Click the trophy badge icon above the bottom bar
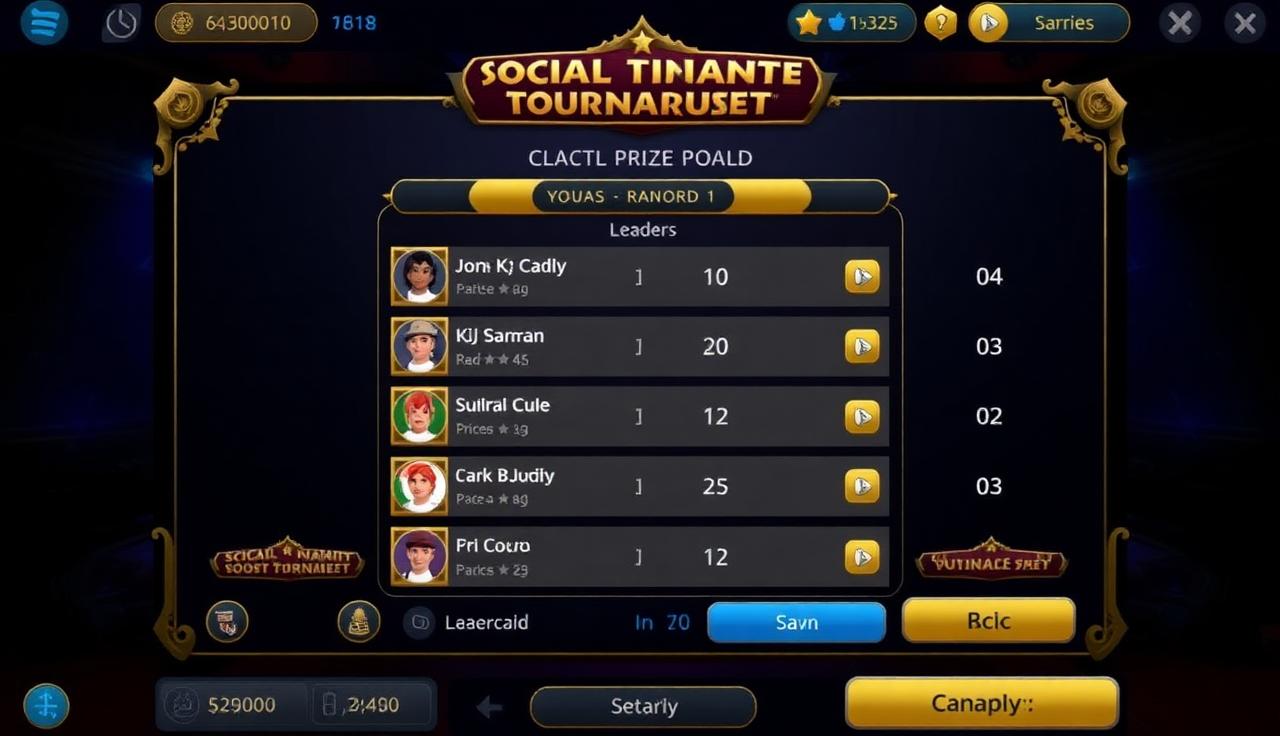 coord(227,621)
